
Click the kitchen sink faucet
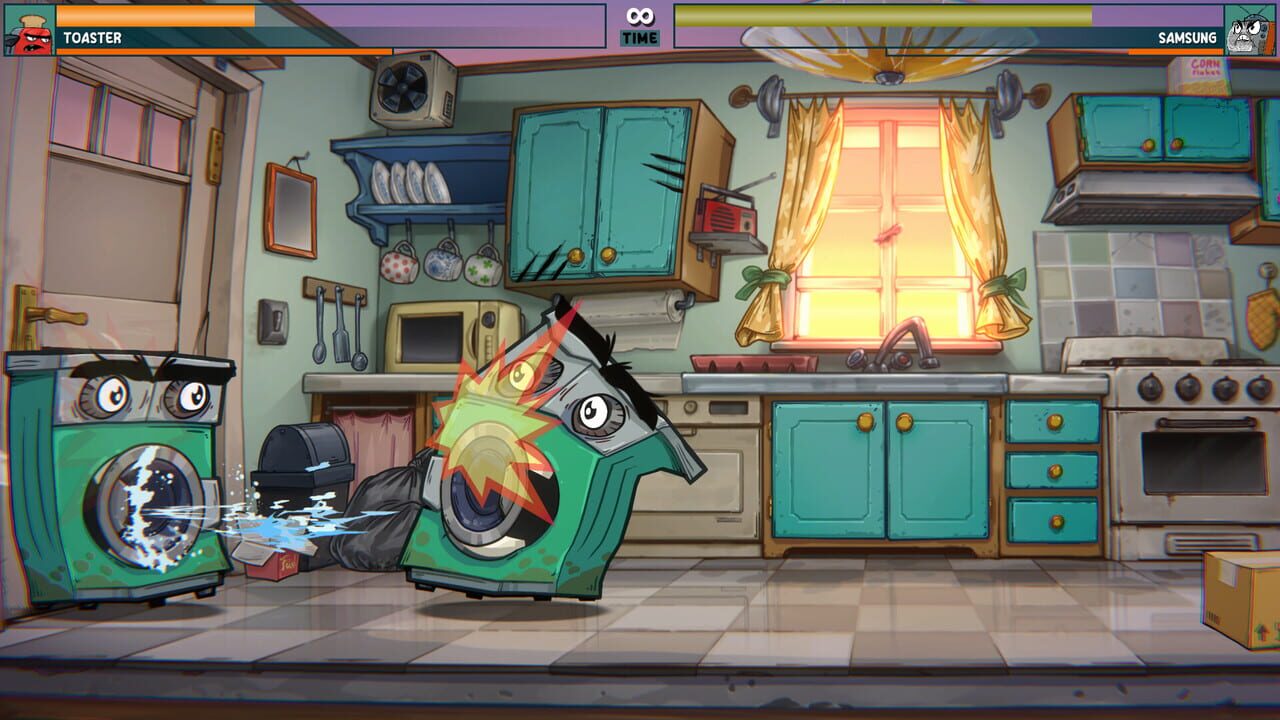(905, 340)
